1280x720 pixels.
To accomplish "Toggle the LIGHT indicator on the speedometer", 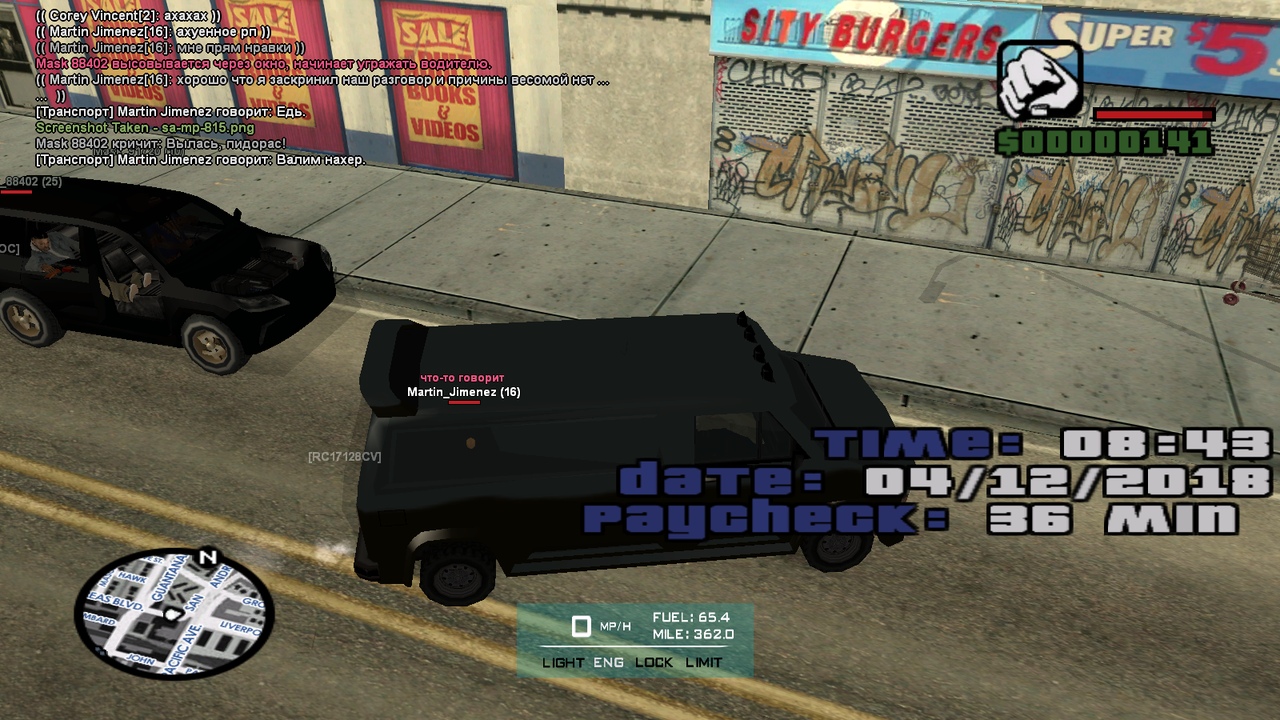I will coord(563,662).
